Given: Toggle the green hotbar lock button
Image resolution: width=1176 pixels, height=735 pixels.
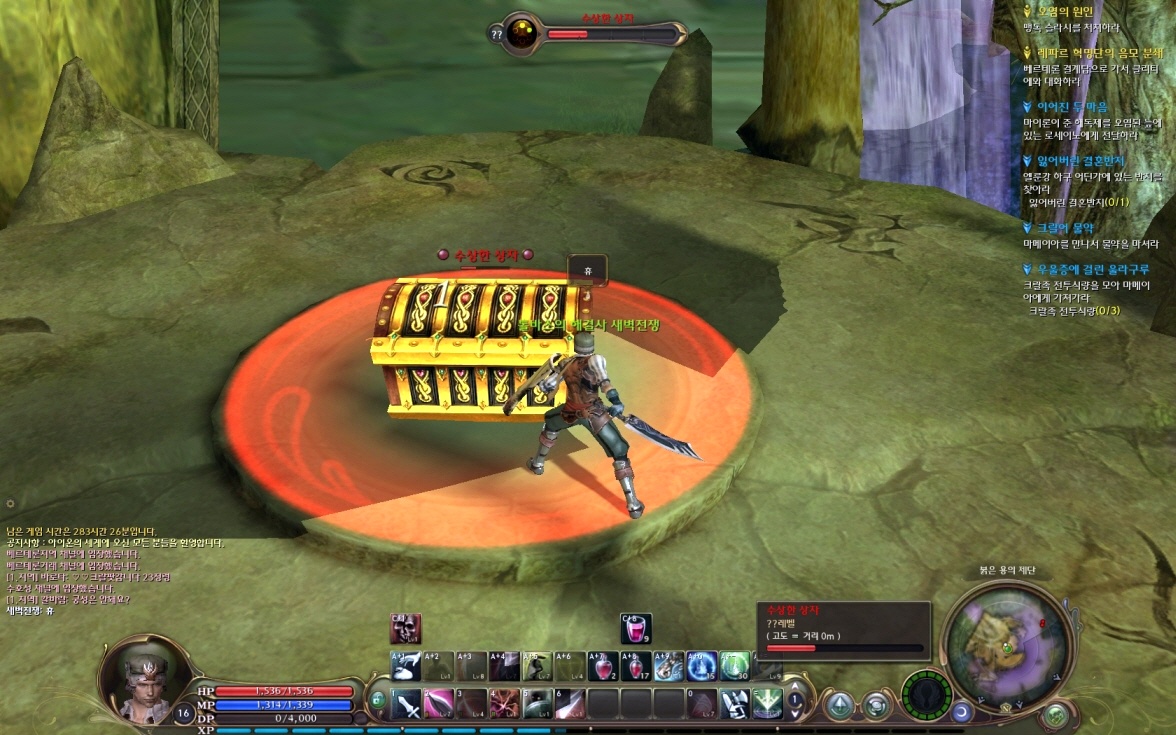Looking at the screenshot, I should coord(378,700).
